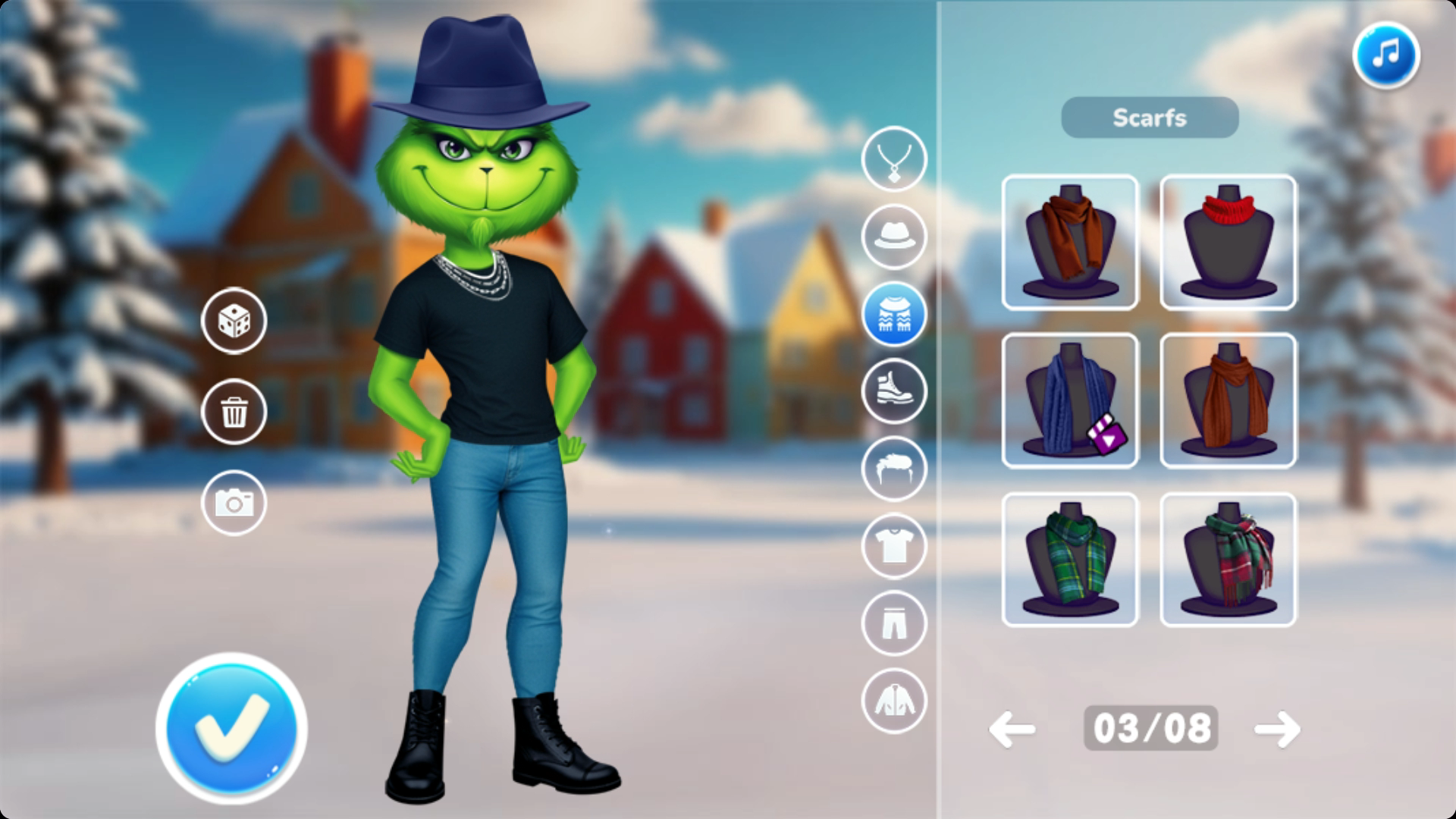Go to the previous scarf page

click(1012, 730)
